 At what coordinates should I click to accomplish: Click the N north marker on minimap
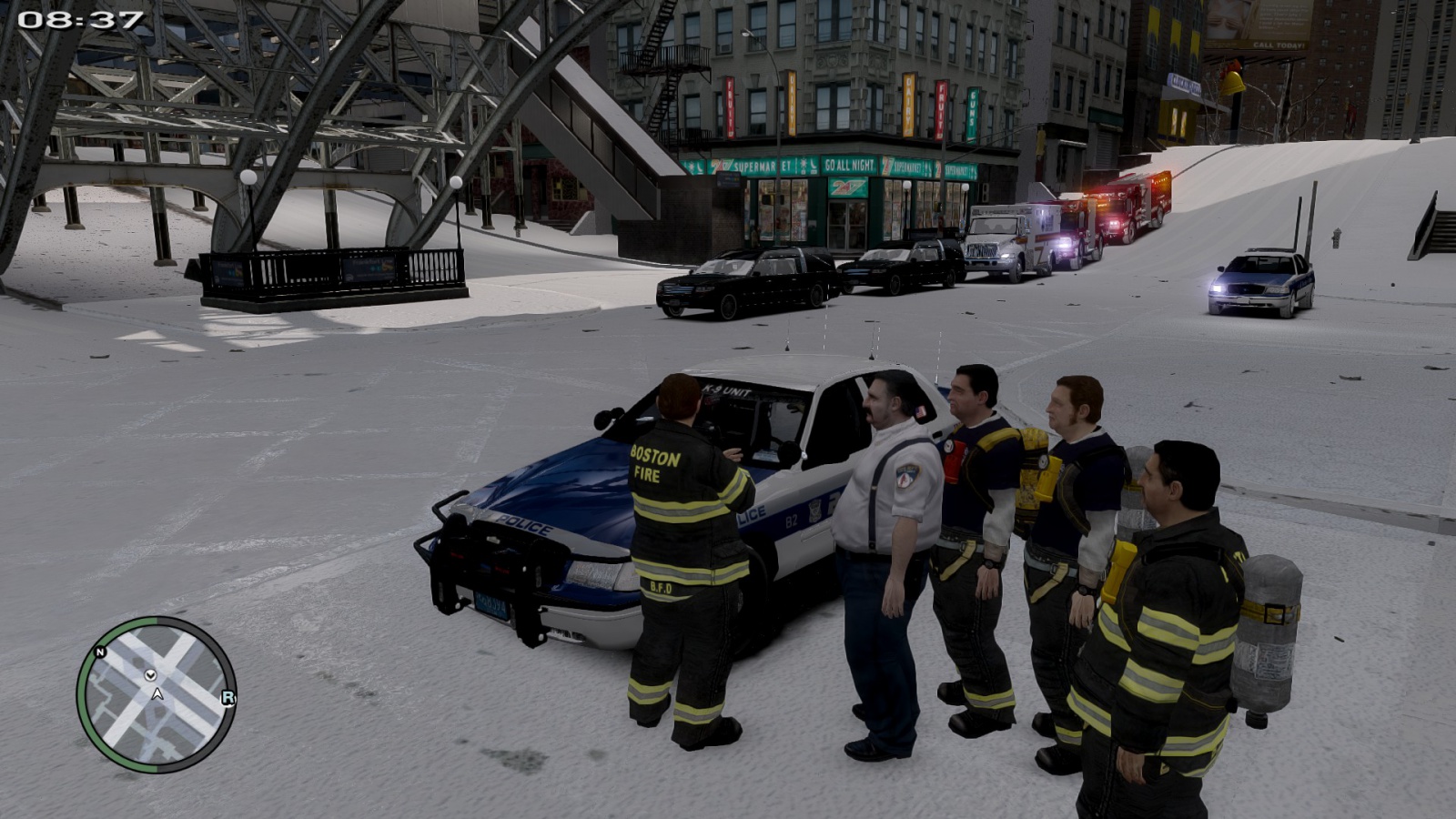[x=100, y=652]
